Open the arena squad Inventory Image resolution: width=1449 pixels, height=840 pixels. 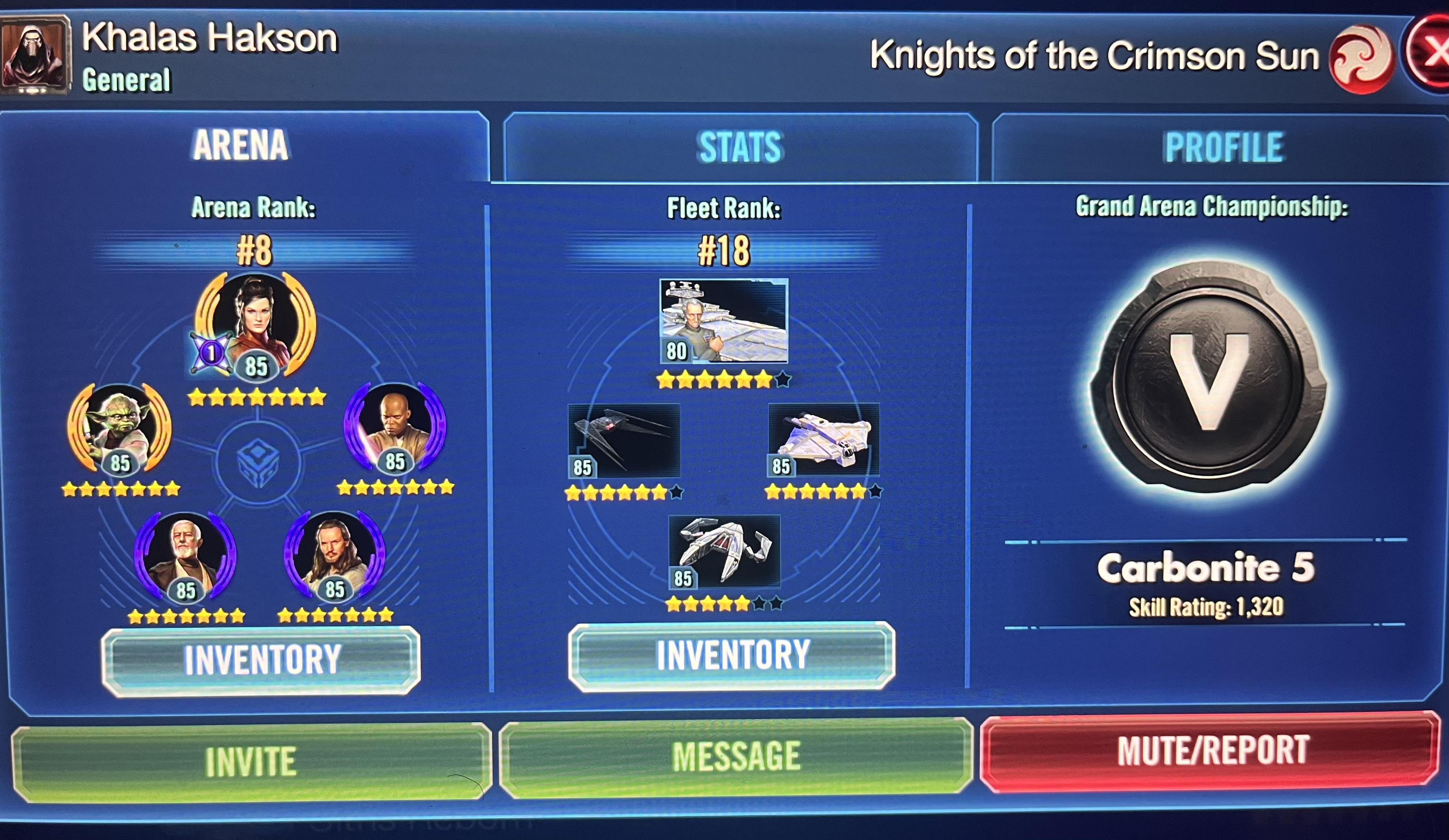pos(261,660)
